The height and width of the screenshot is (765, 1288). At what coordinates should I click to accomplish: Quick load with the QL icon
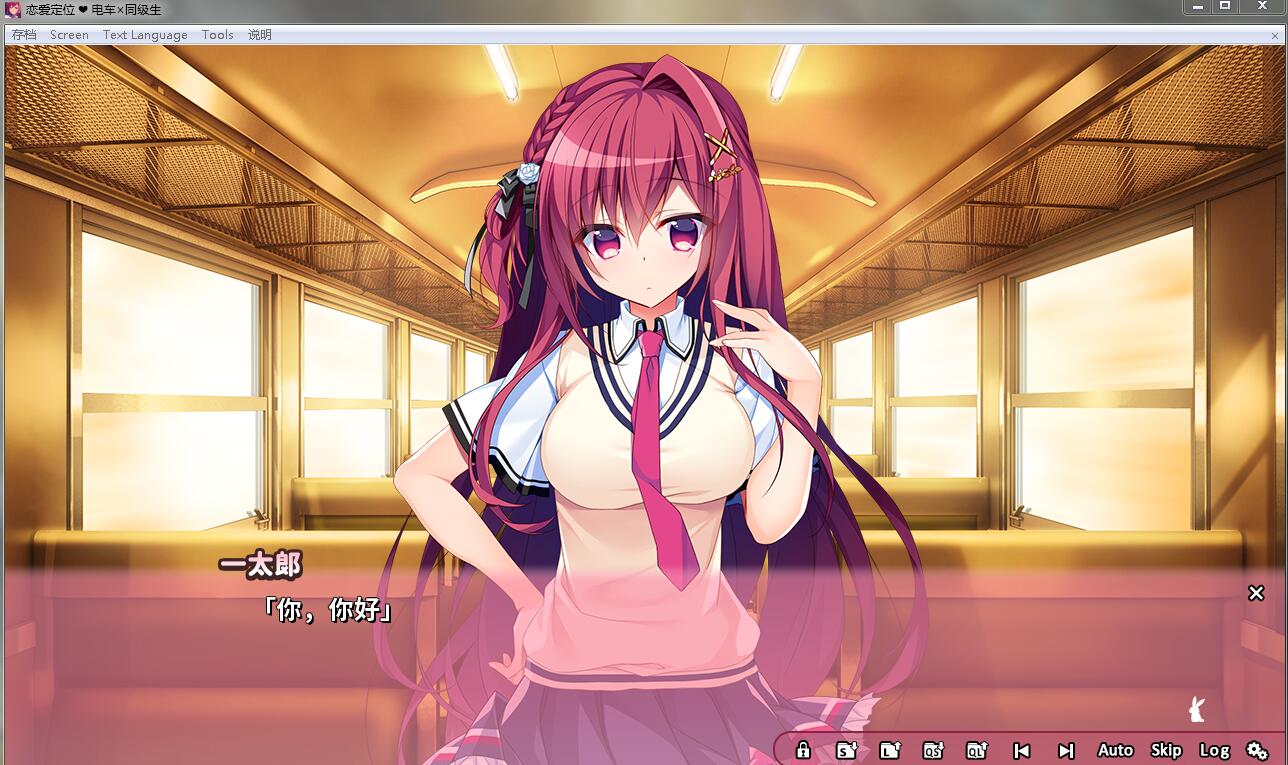point(977,750)
